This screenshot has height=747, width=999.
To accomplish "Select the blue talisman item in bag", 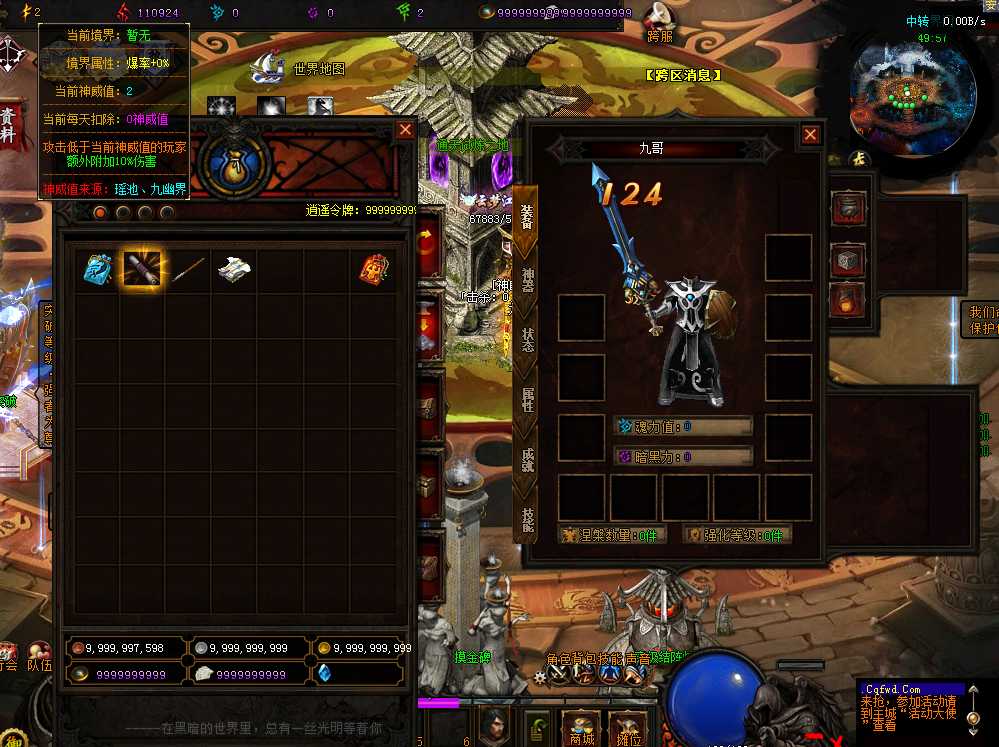I will [x=97, y=269].
